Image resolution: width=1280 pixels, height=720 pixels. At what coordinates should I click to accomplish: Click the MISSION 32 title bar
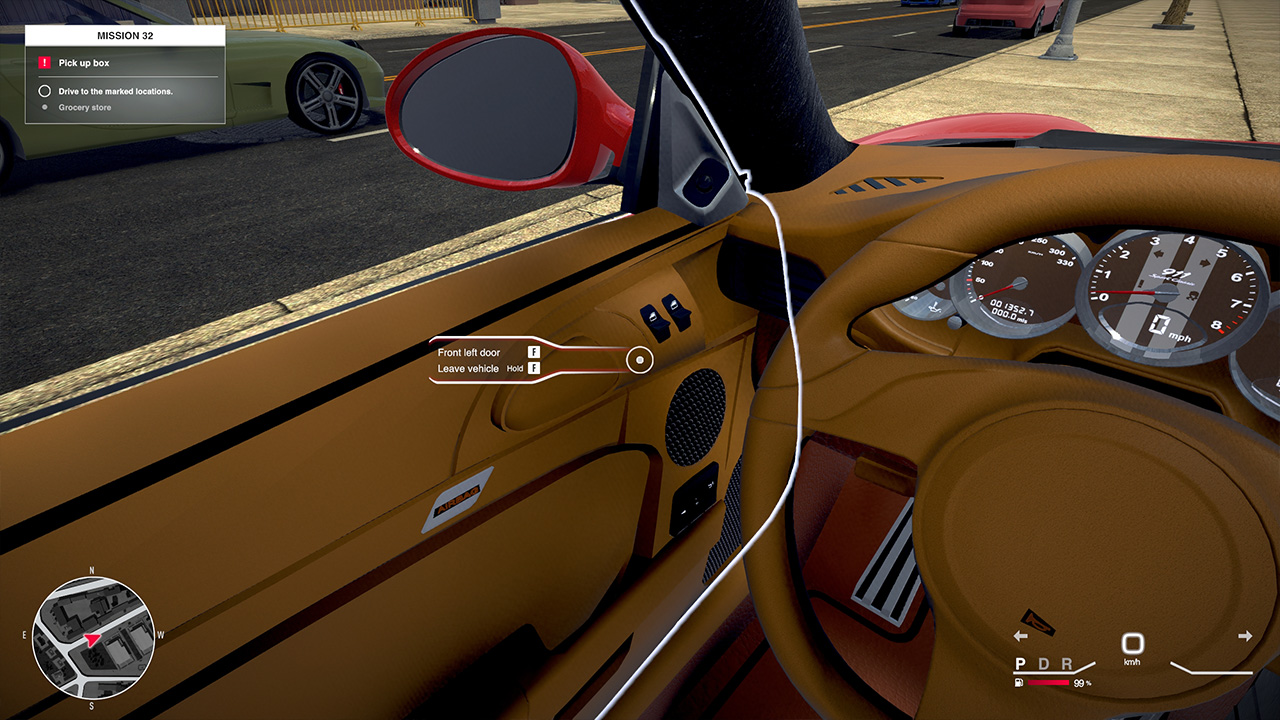124,34
